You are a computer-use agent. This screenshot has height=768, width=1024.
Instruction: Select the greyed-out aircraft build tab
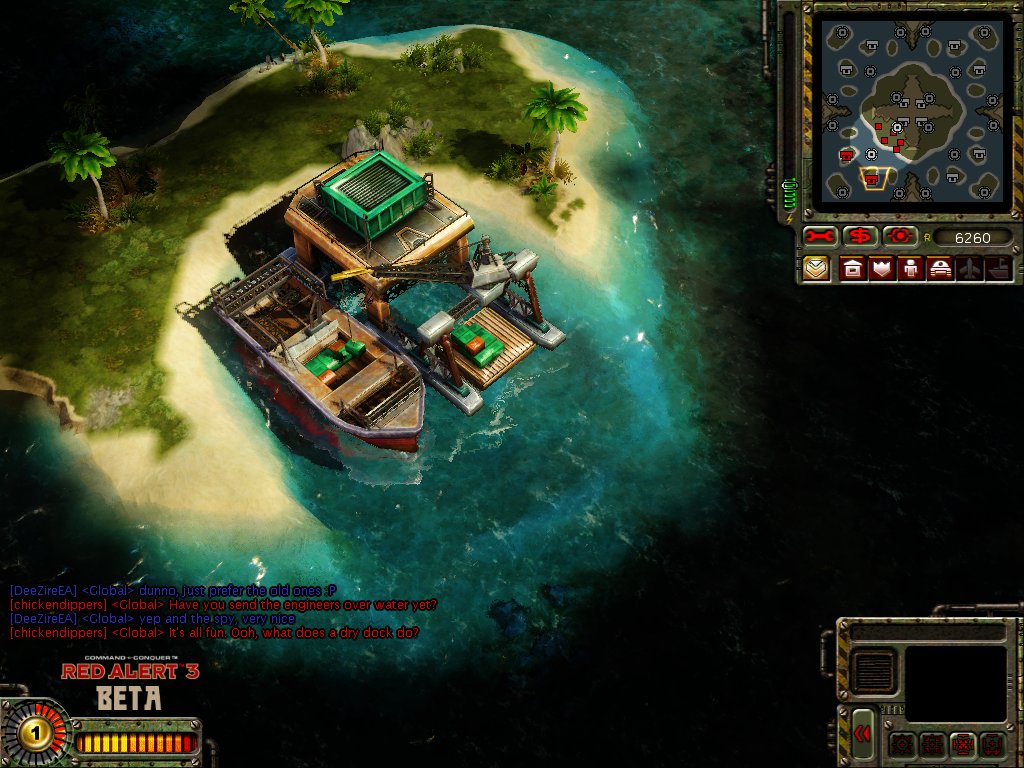tap(968, 269)
